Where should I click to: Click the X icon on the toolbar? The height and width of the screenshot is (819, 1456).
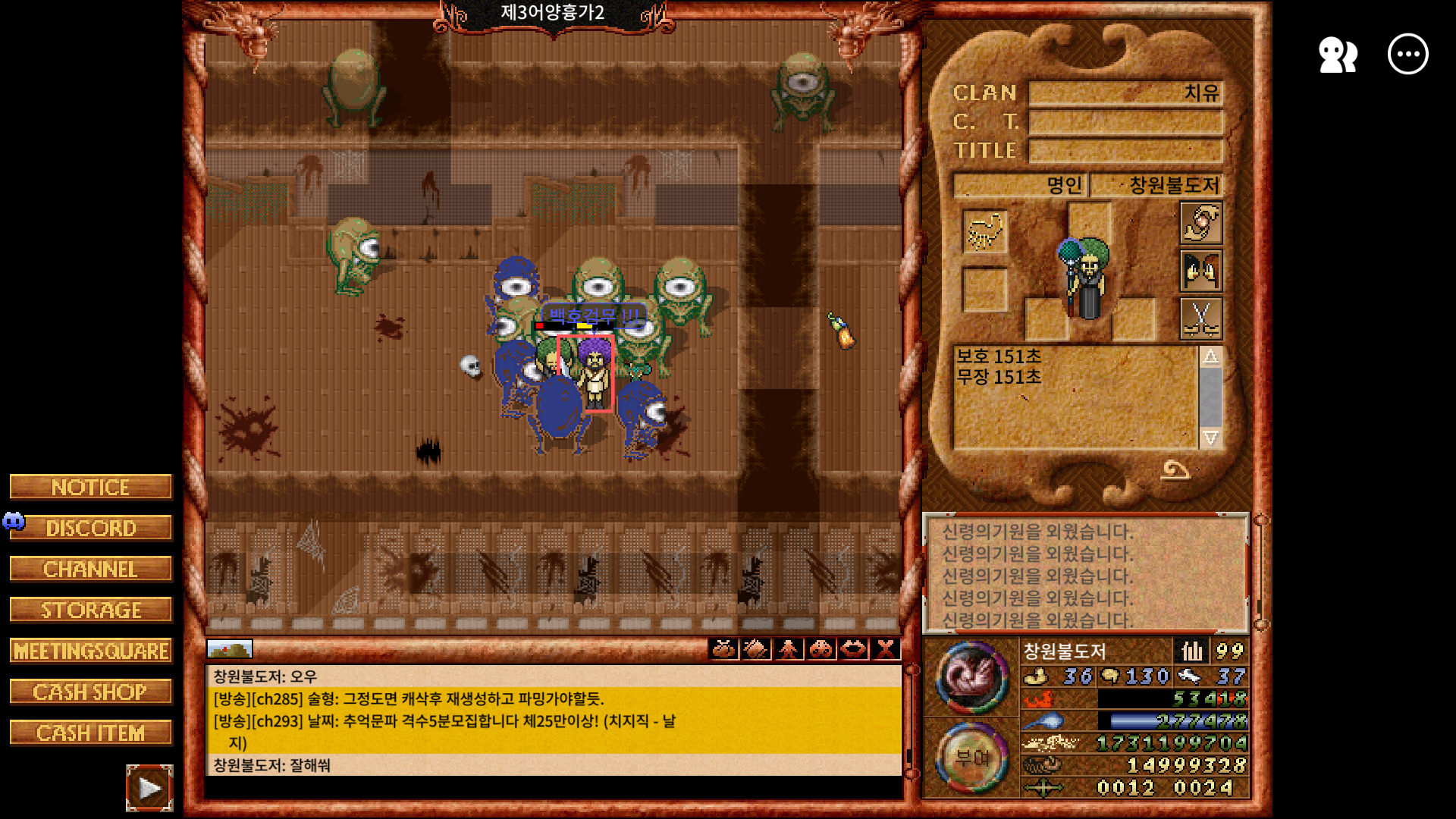885,649
